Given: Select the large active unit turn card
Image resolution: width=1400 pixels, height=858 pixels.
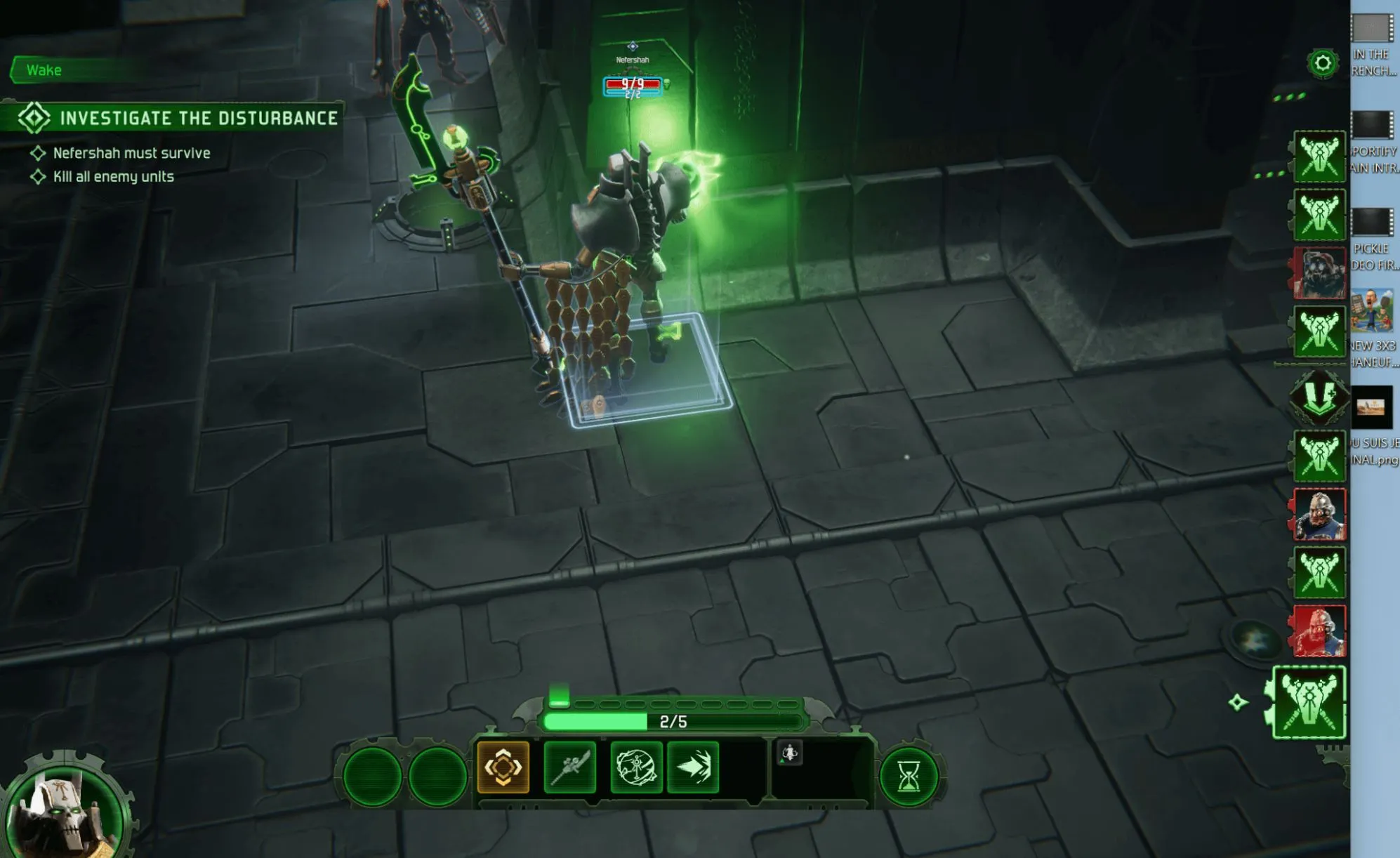Looking at the screenshot, I should pos(1309,703).
